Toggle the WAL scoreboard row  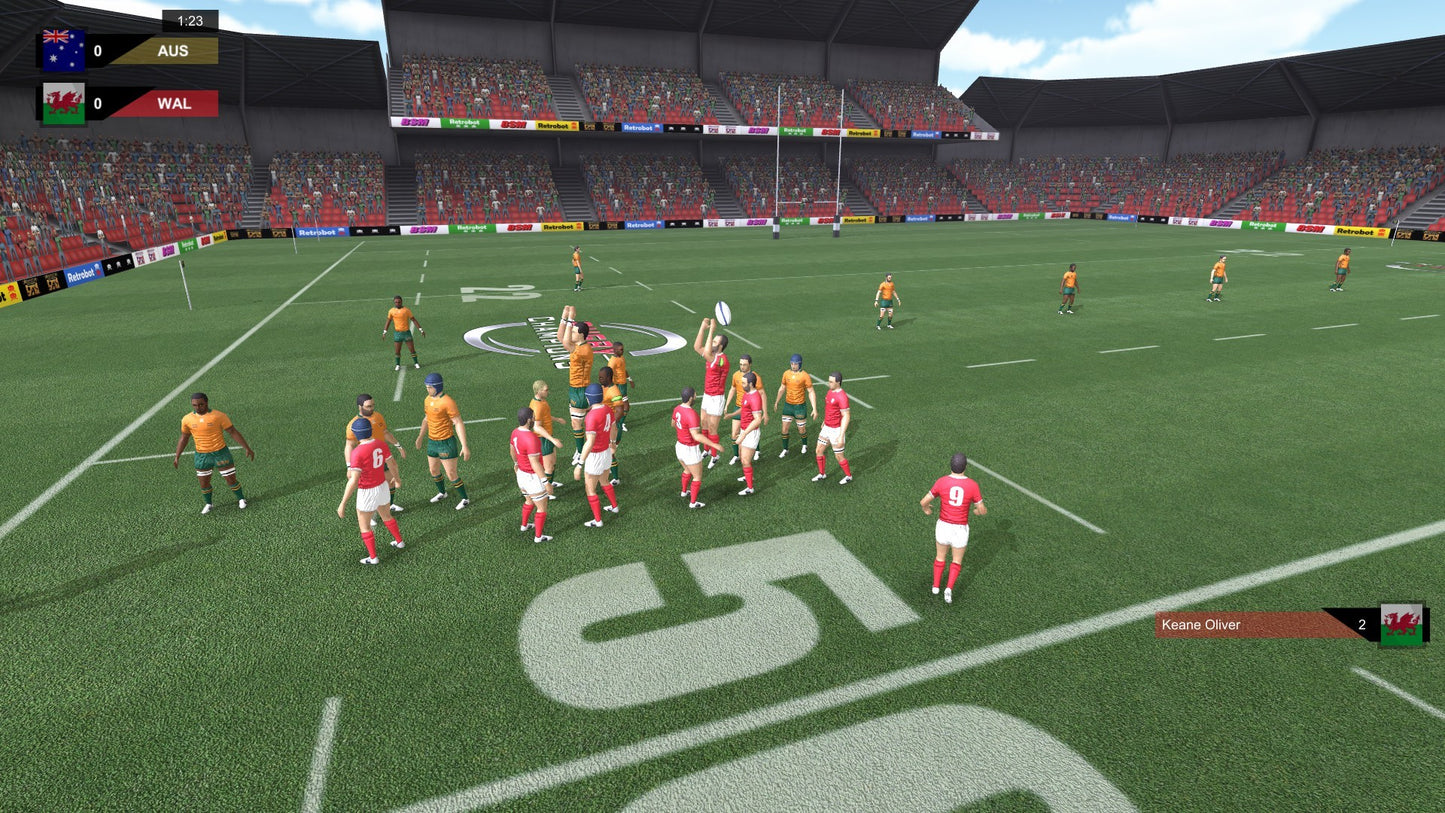click(130, 102)
